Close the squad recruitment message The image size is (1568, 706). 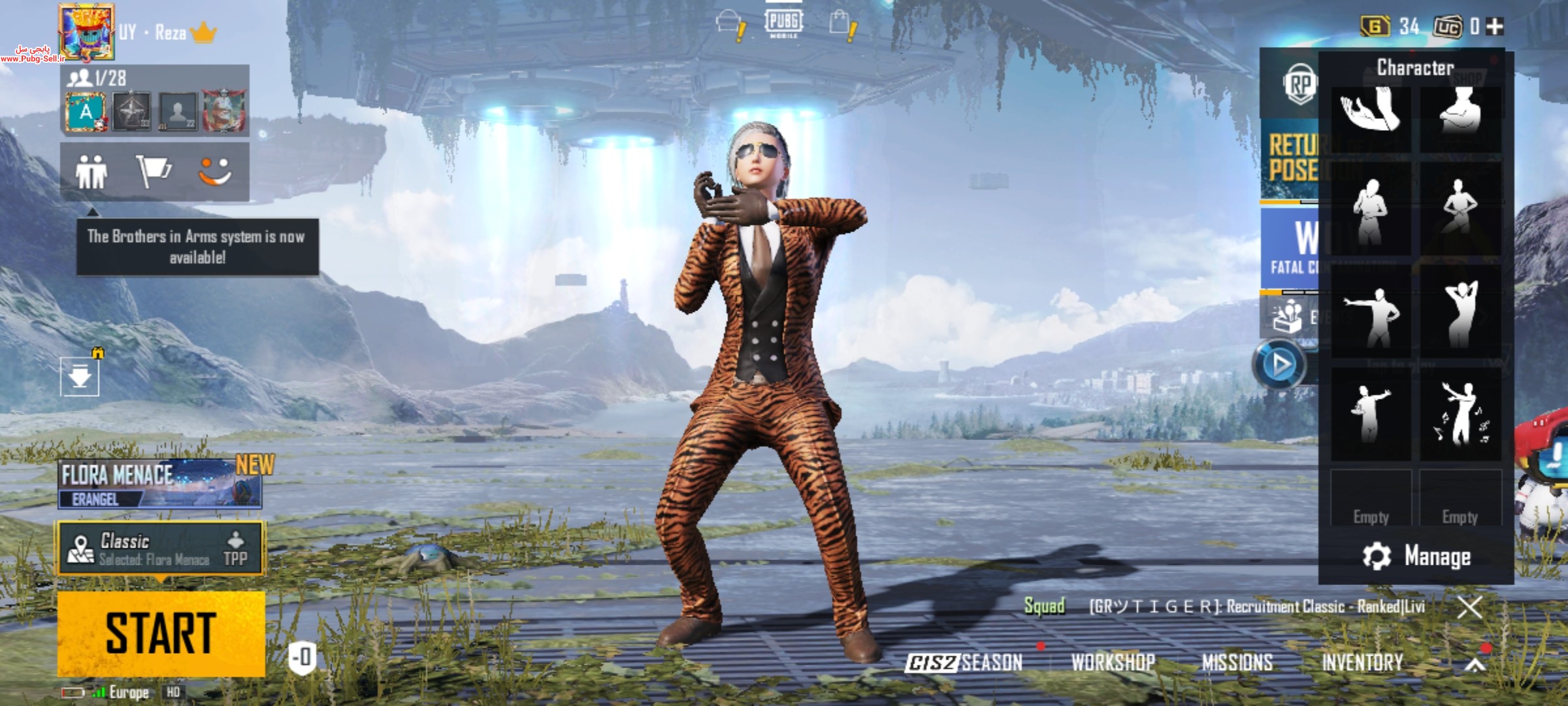coord(1469,607)
